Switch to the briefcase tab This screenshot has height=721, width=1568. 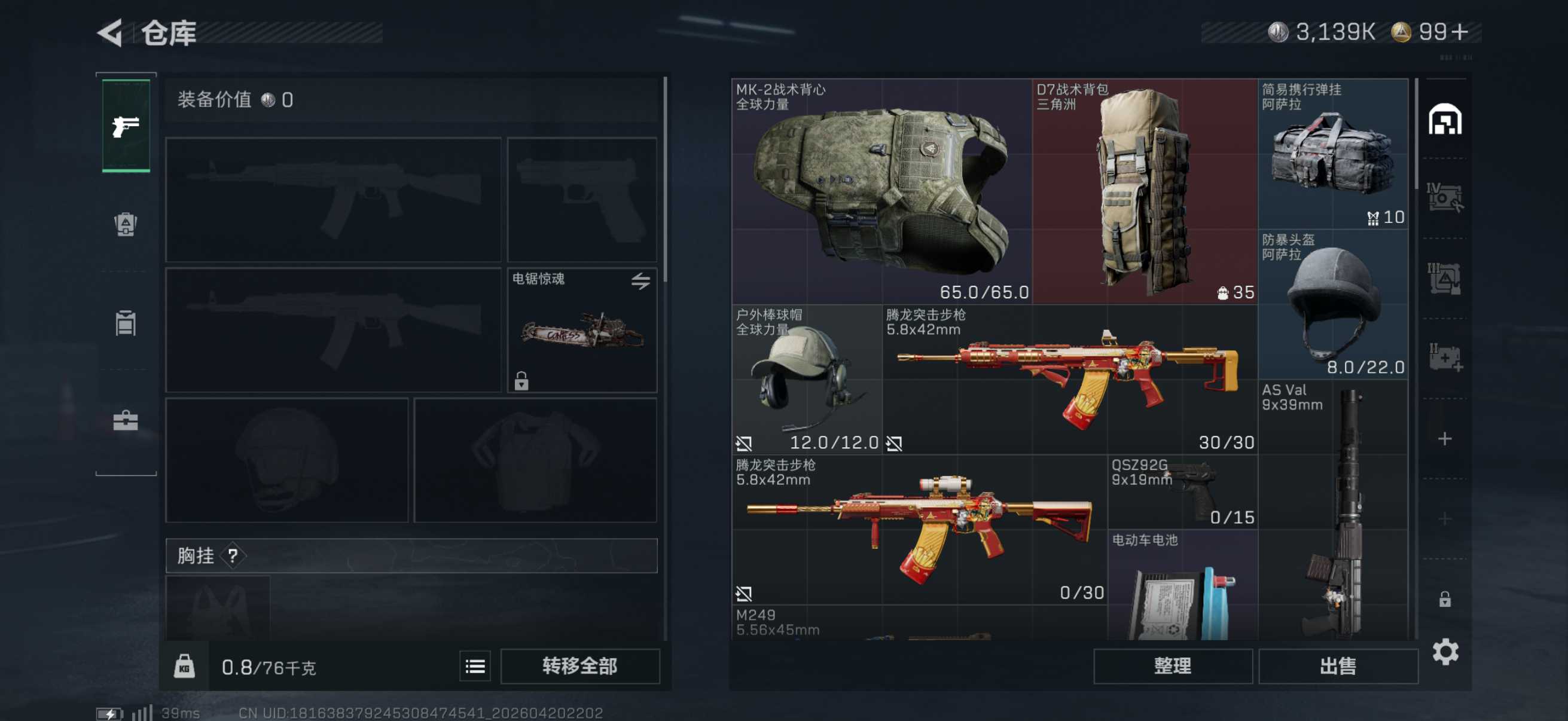coord(126,420)
